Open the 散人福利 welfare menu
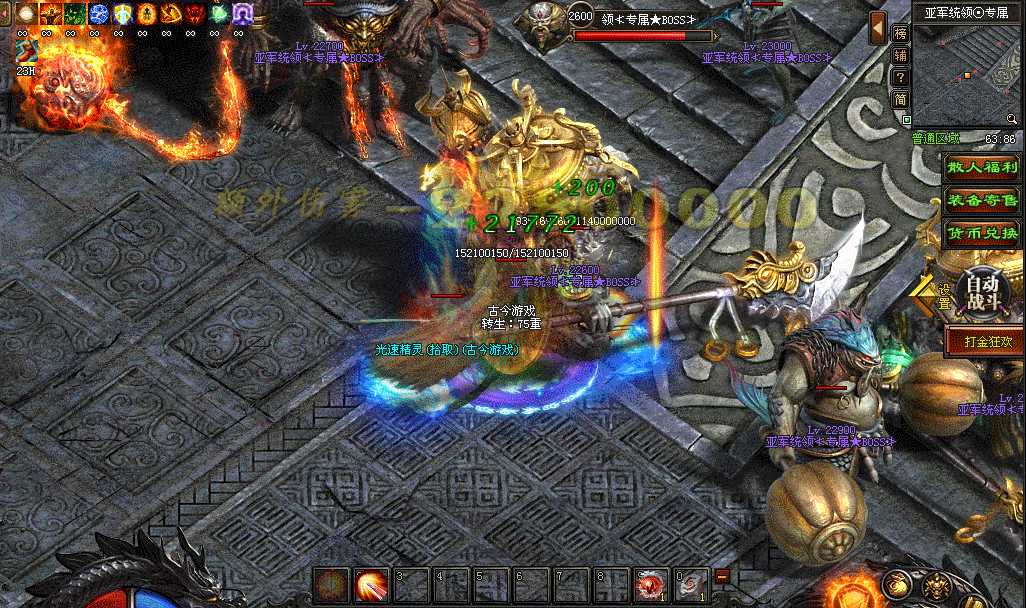This screenshot has height=608, width=1026. [982, 168]
